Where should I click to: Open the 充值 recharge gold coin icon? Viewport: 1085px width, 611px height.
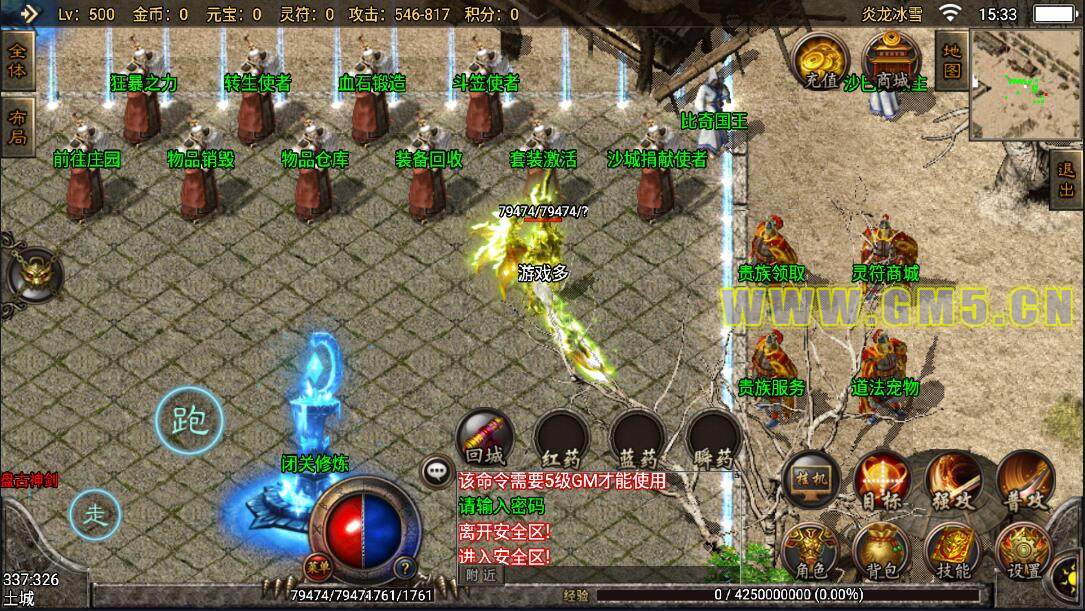[820, 62]
